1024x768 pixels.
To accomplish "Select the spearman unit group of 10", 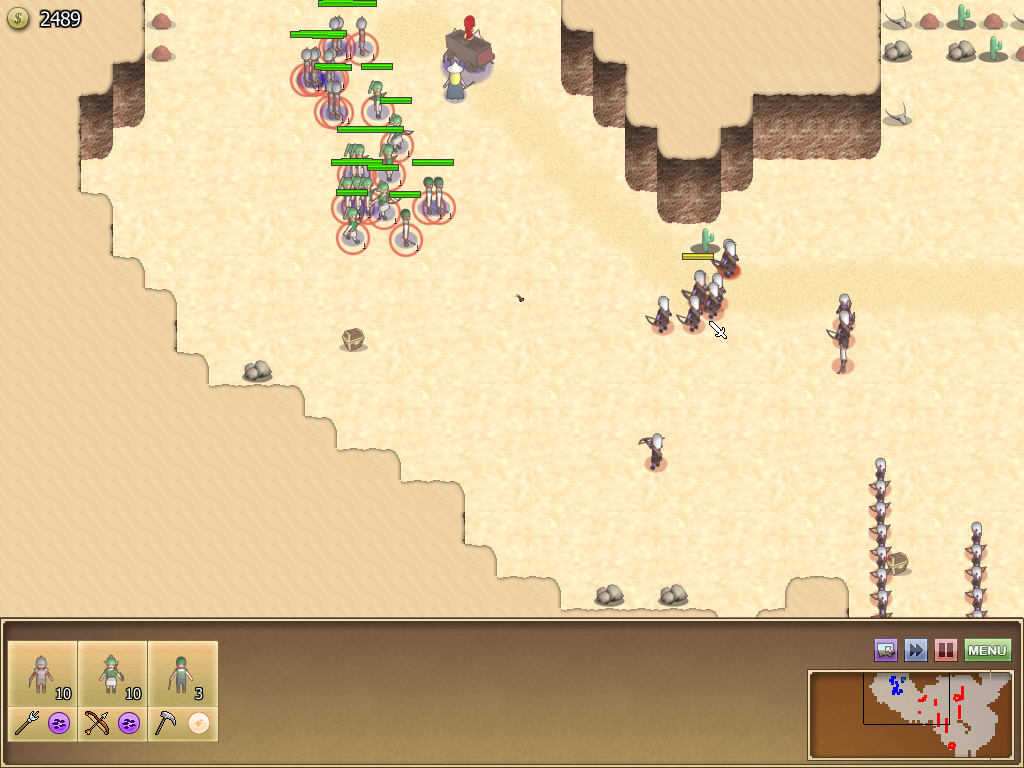I will click(43, 674).
